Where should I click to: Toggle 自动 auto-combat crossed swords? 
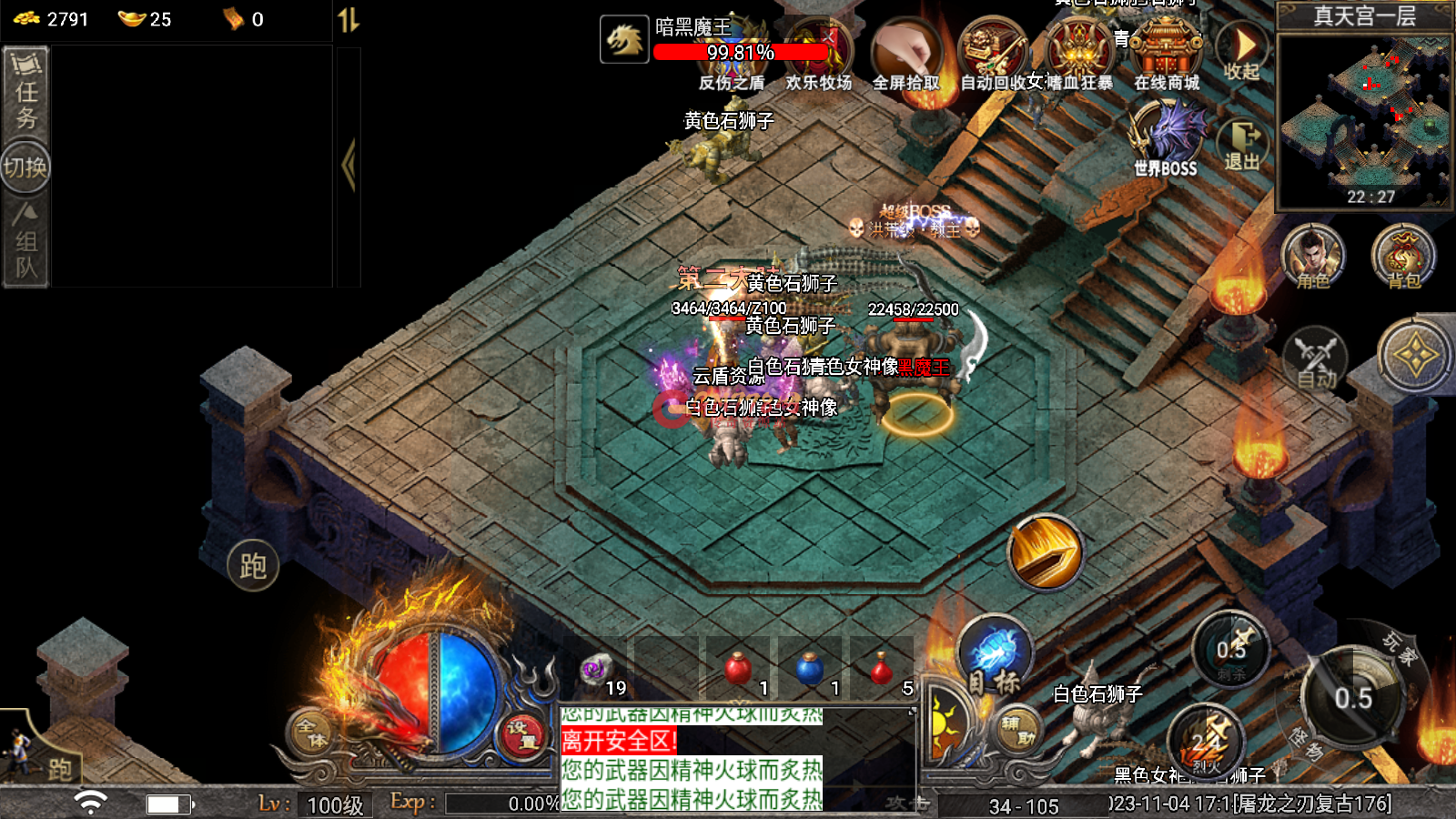(1315, 358)
